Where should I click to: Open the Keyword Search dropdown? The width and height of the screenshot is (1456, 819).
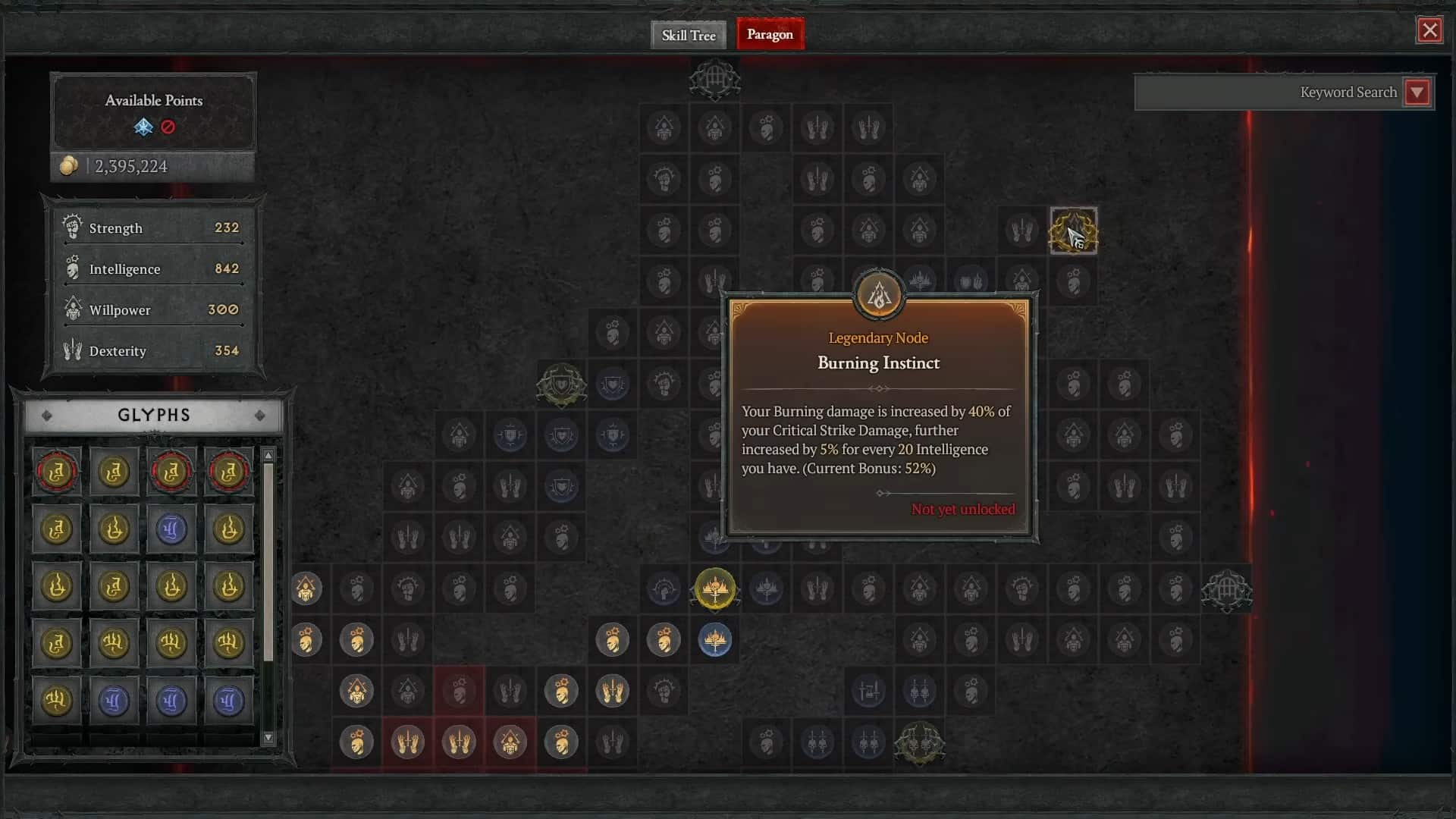point(1417,92)
